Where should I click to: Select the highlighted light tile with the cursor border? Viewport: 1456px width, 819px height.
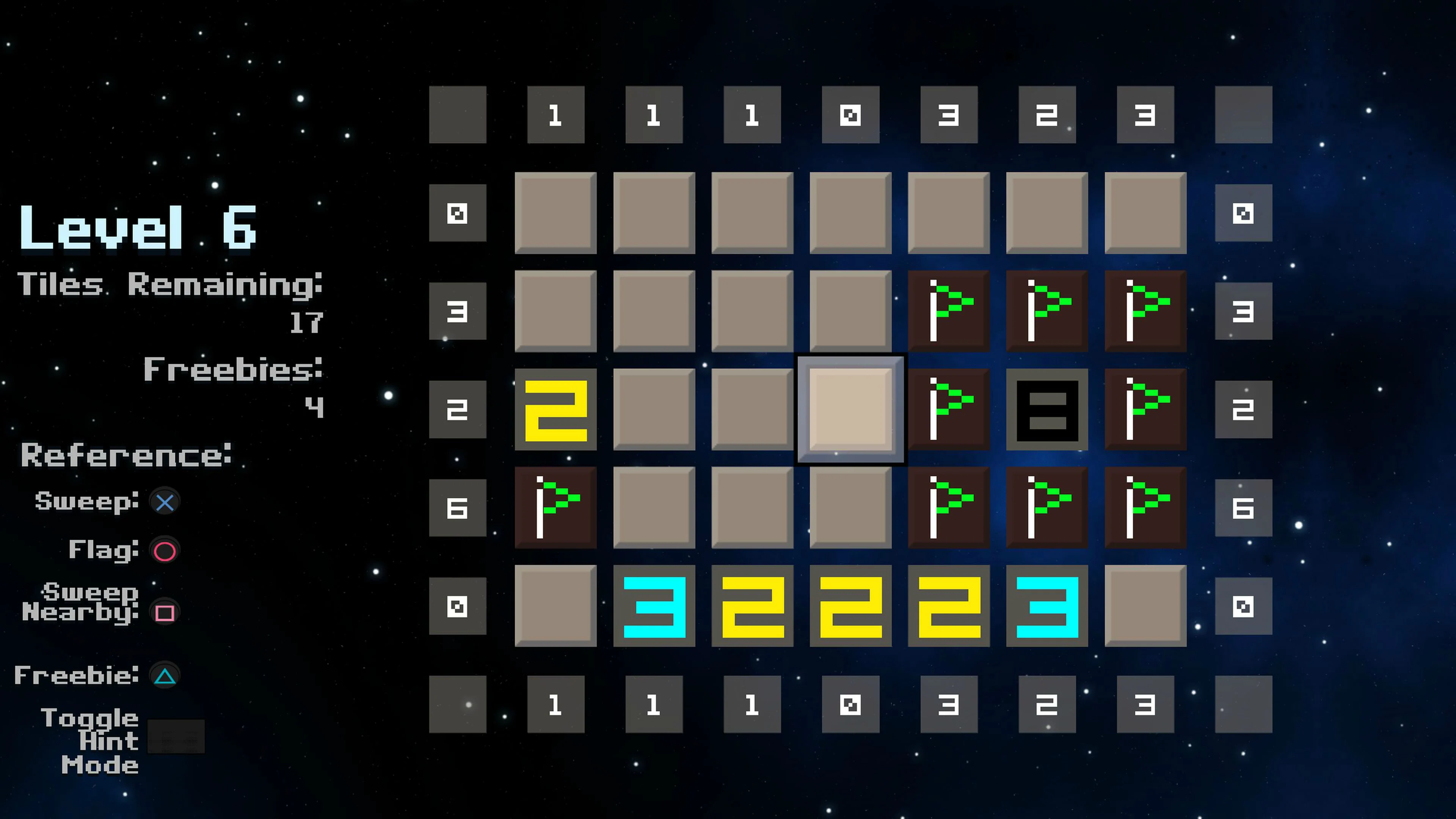pos(850,409)
